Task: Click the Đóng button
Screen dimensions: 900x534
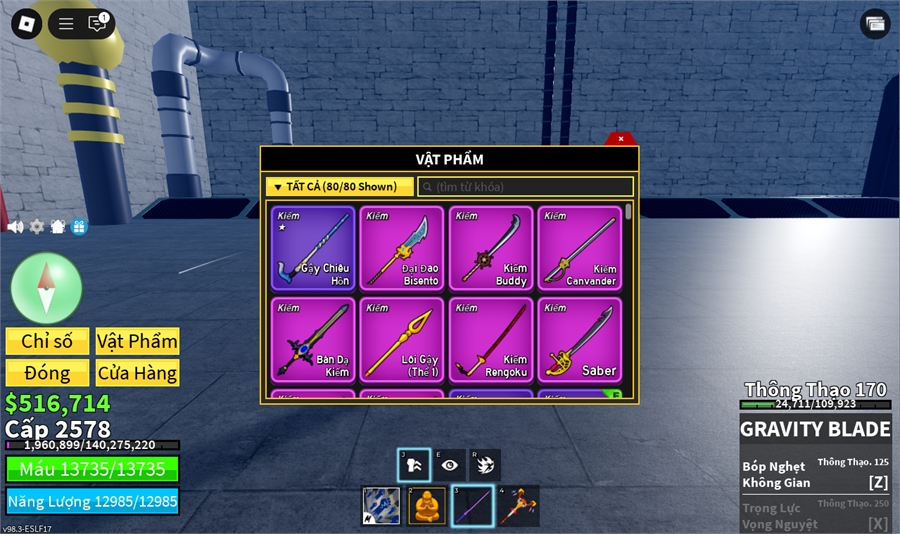Action: pyautogui.click(x=47, y=373)
